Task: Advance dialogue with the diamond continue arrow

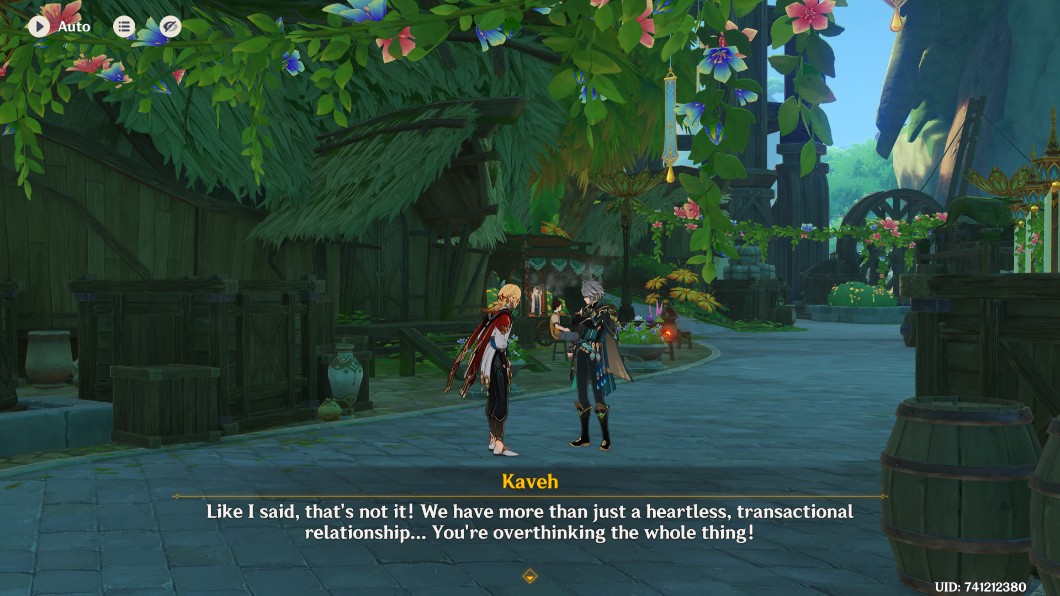Action: coord(530,576)
